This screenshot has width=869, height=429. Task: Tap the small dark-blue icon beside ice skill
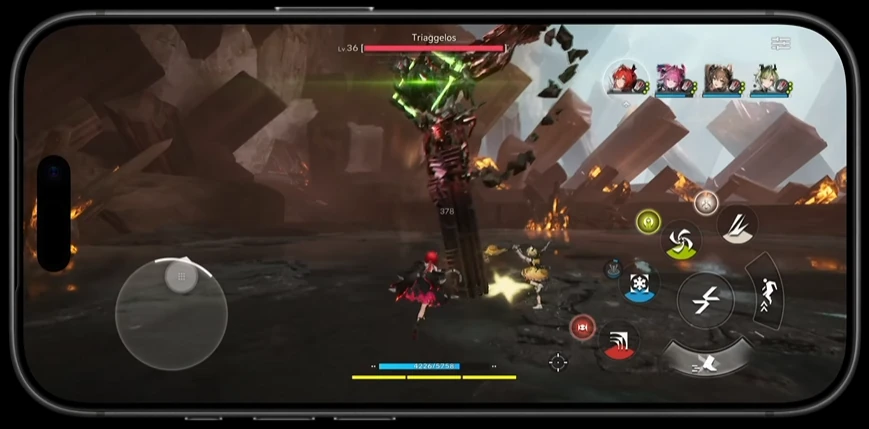pyautogui.click(x=613, y=267)
